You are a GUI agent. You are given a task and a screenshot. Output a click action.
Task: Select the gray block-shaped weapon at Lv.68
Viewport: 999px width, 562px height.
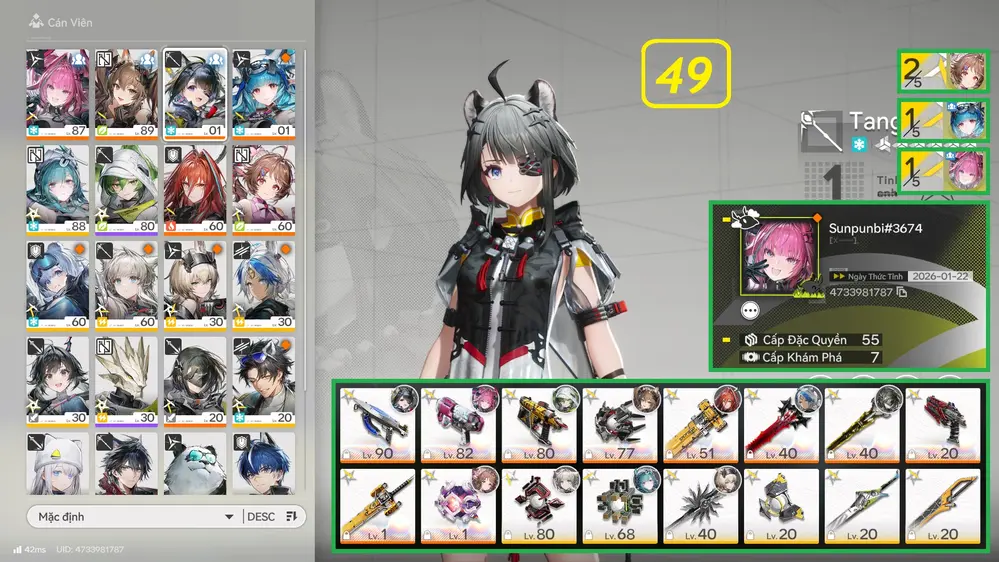620,506
